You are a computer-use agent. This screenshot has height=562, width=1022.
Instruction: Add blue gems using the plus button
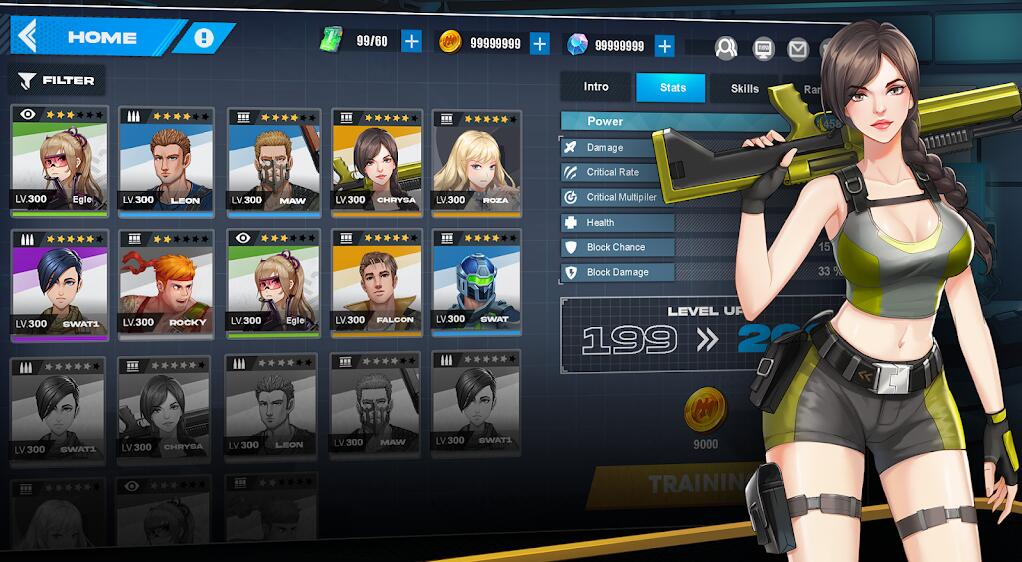point(665,45)
